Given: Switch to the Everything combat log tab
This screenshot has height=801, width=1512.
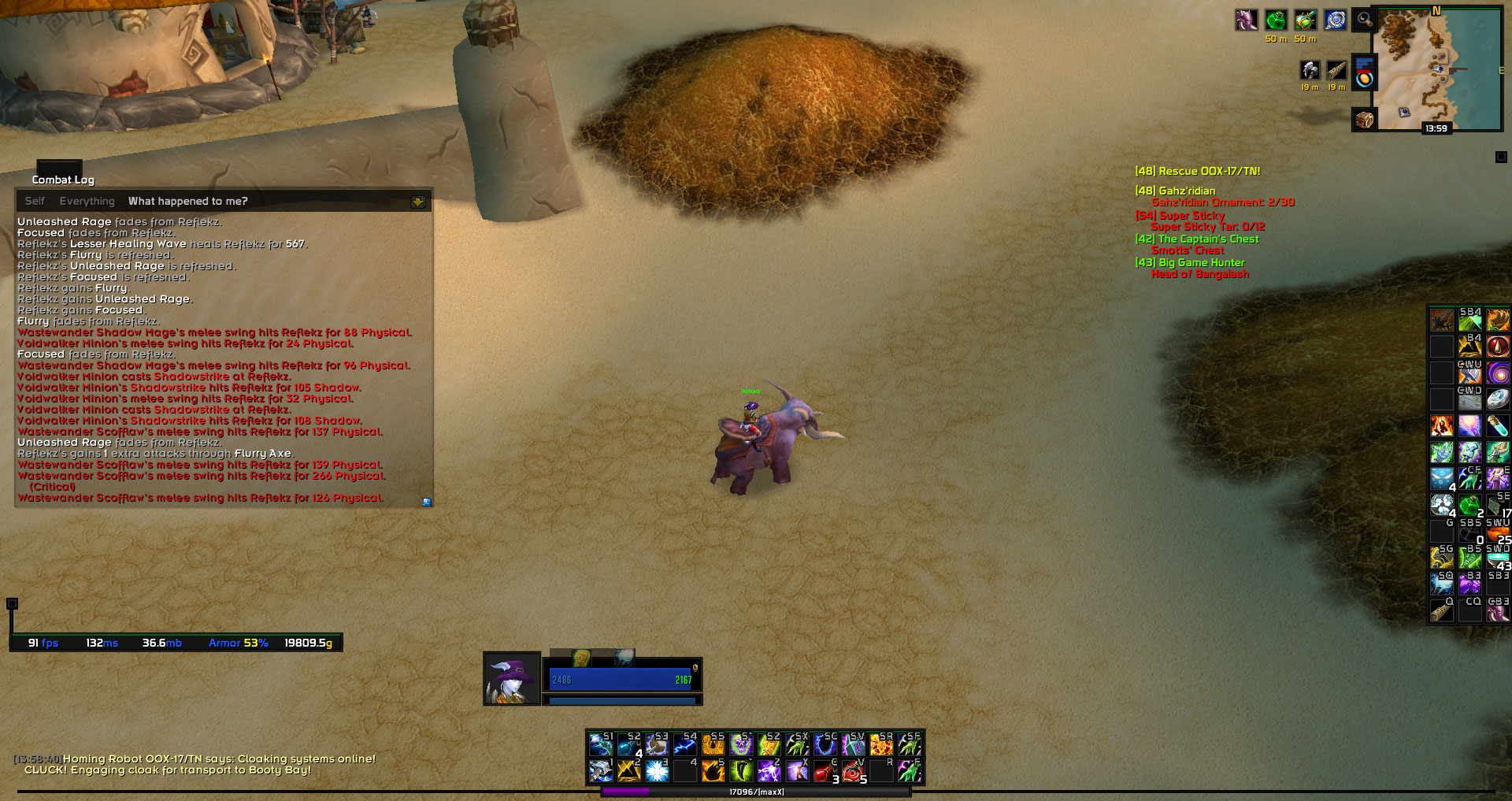Looking at the screenshot, I should (87, 201).
